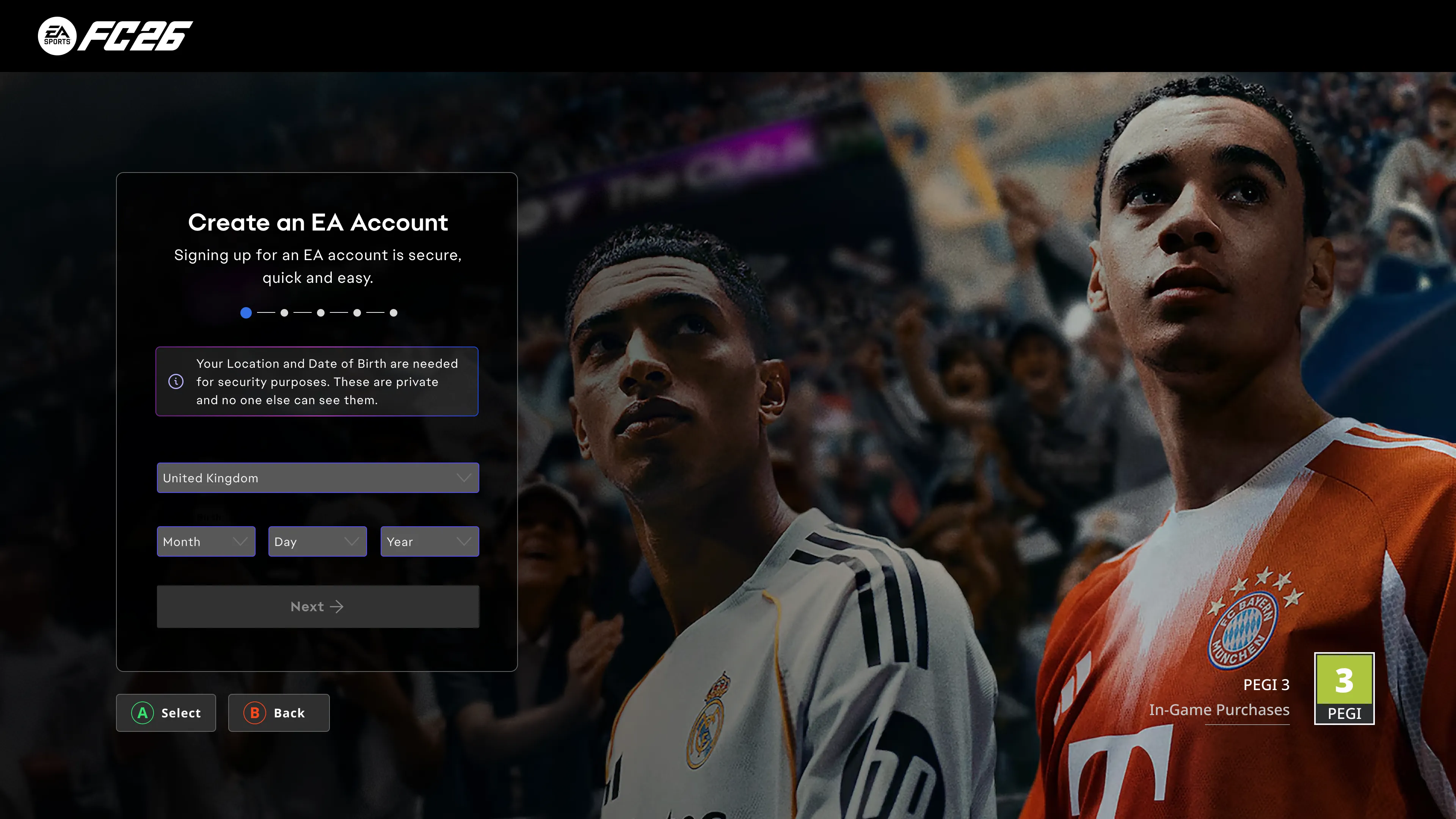Viewport: 1456px width, 819px height.
Task: Click the green A controller button icon
Action: pos(143,713)
